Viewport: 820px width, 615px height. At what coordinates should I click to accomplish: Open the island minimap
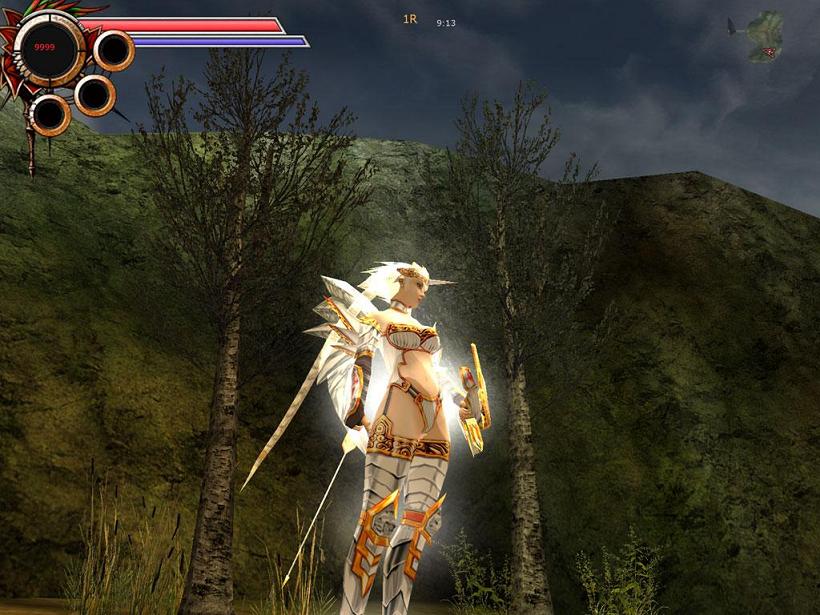pyautogui.click(x=765, y=30)
